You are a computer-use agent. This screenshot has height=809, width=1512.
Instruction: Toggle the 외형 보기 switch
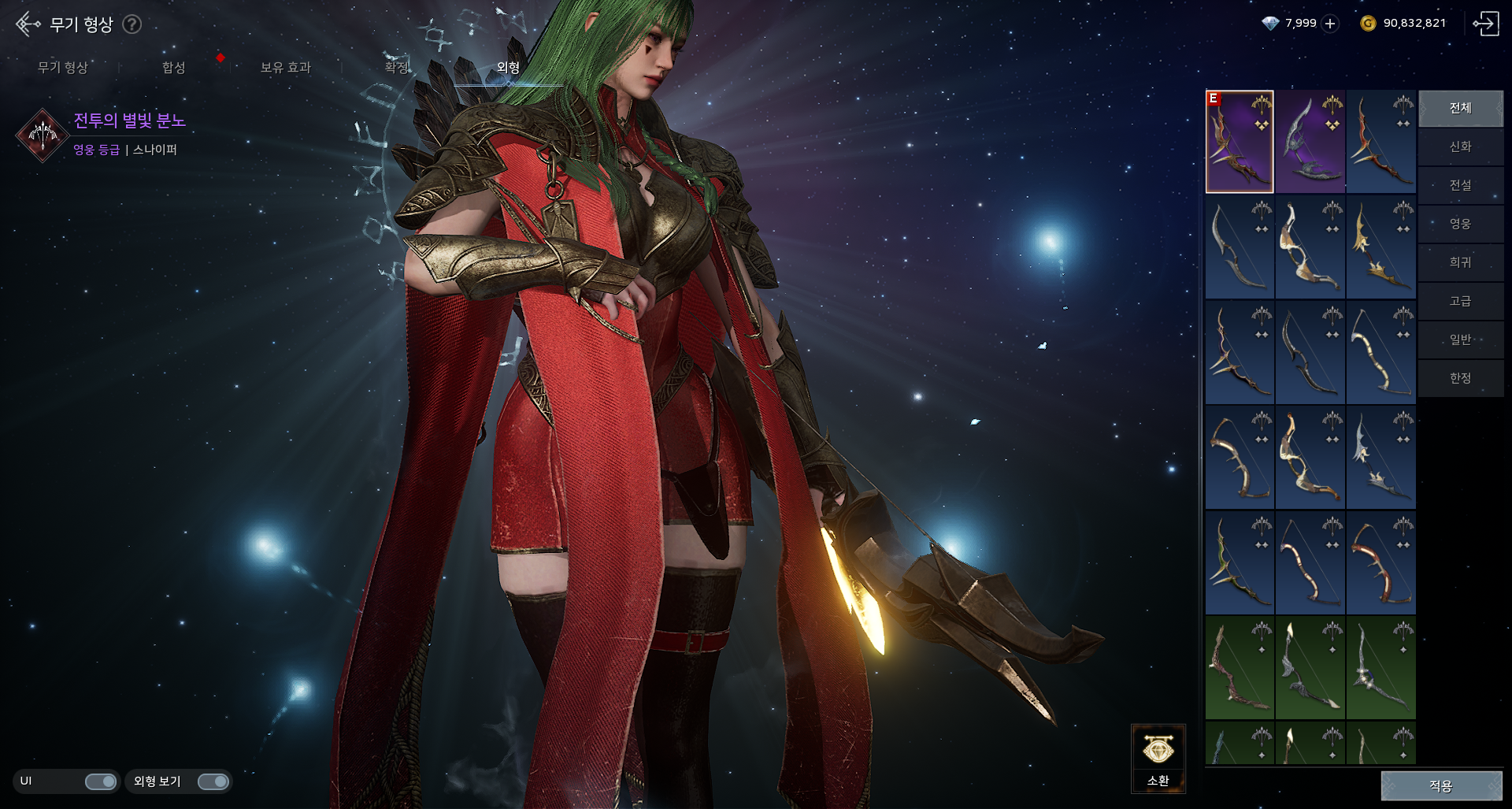coord(213,781)
